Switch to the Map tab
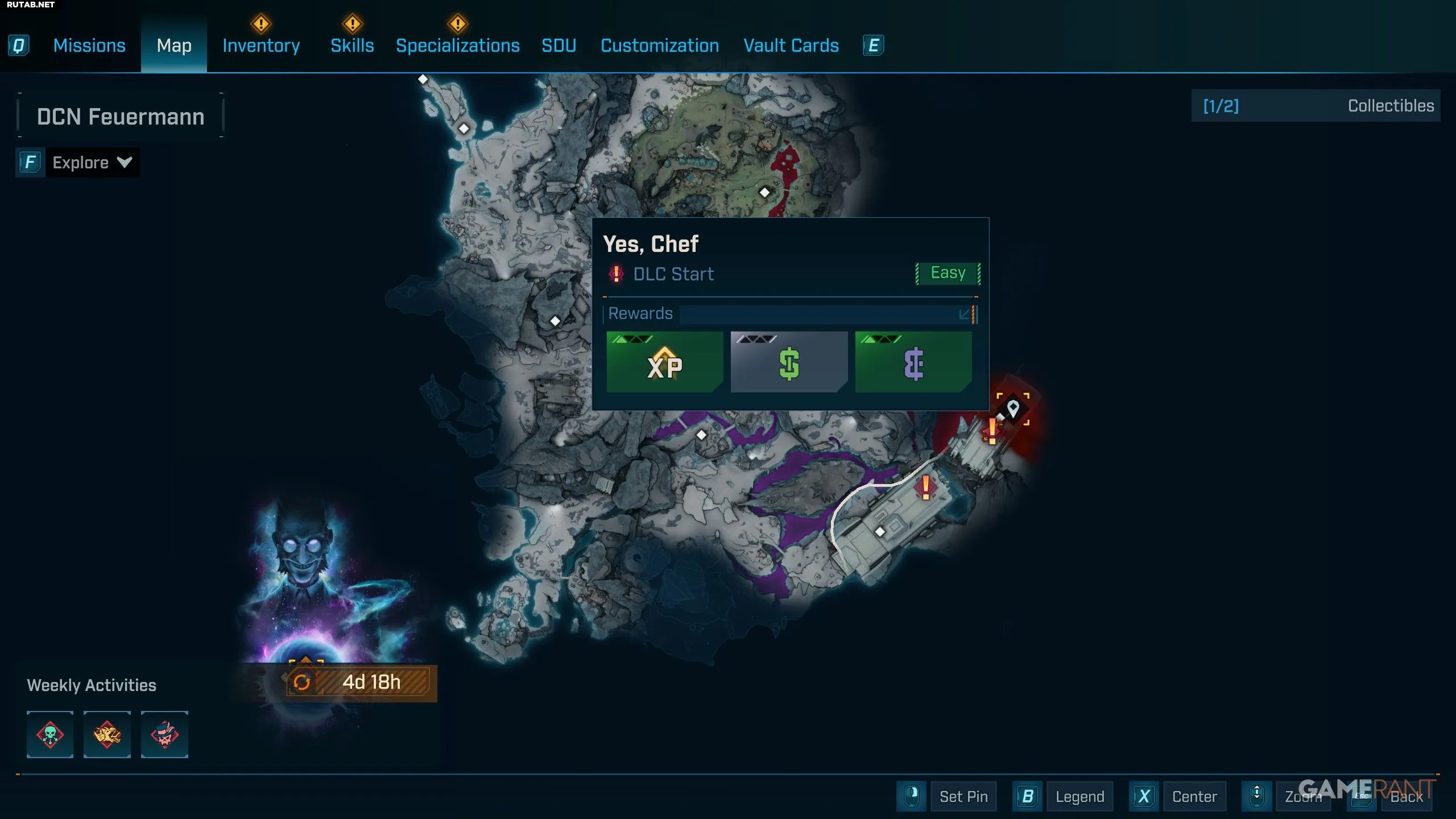Image resolution: width=1456 pixels, height=819 pixels. click(174, 45)
